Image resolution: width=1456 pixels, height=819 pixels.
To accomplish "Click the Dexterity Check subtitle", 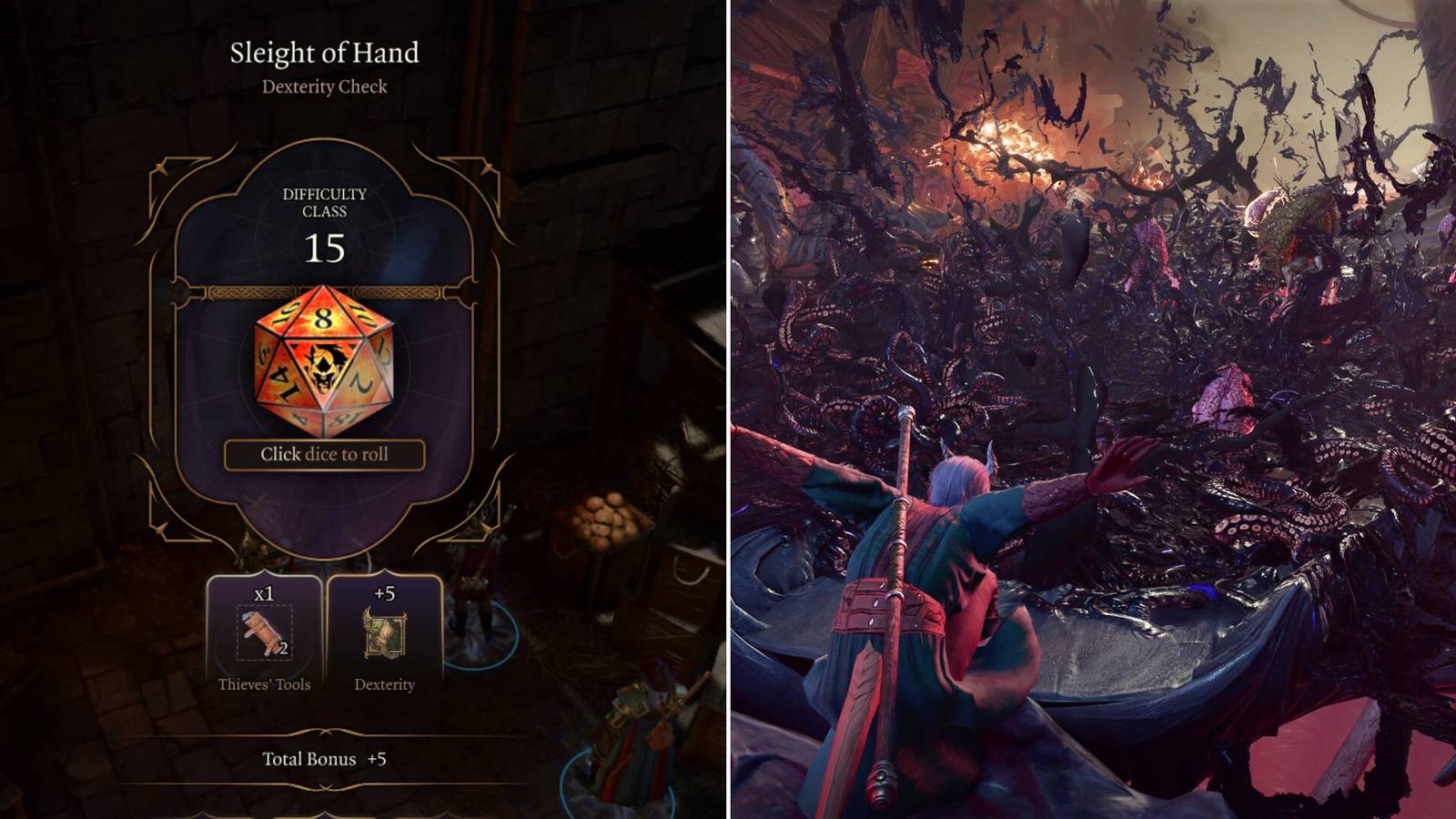I will pos(325,87).
